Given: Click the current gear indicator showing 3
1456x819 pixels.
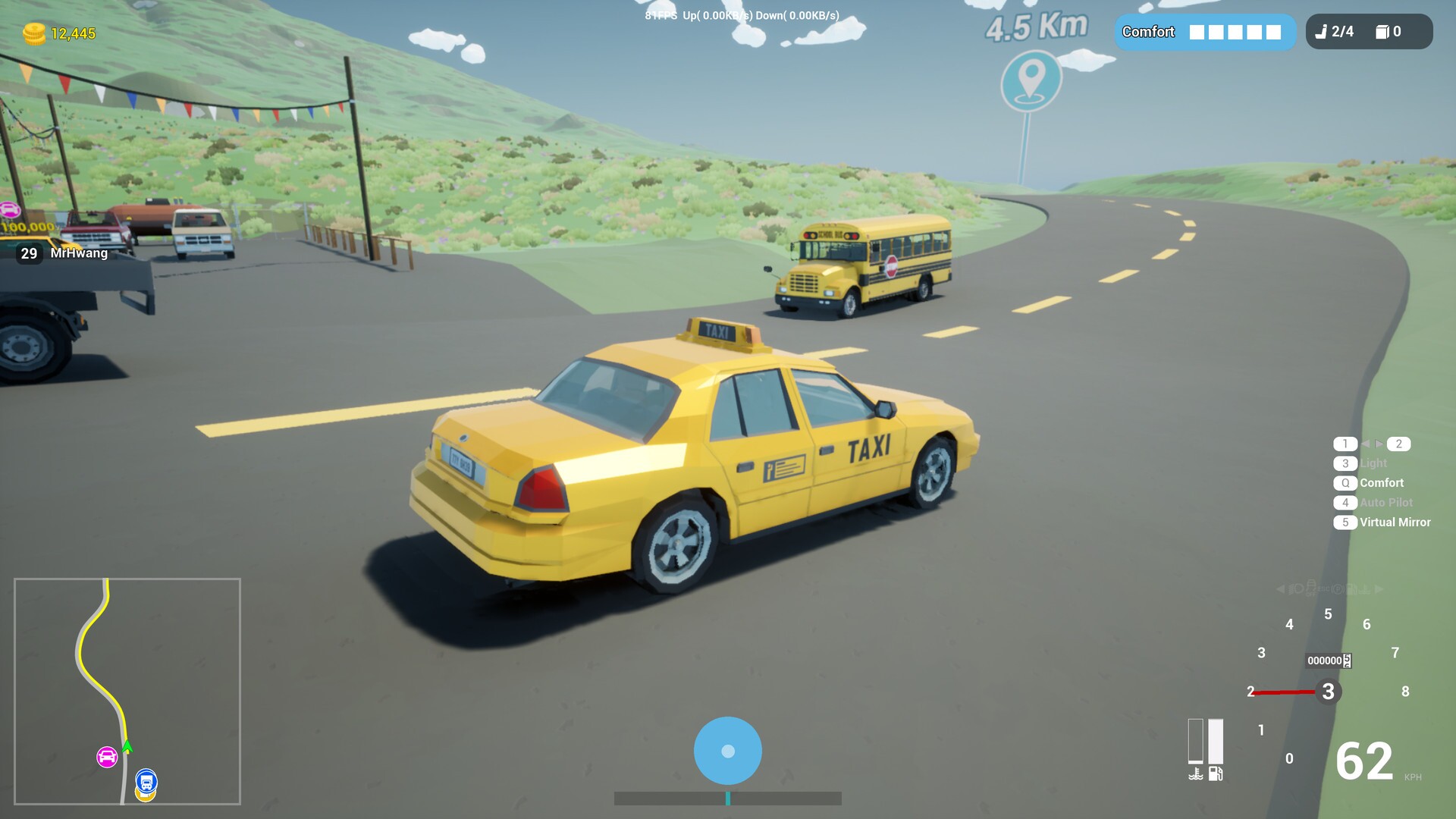Looking at the screenshot, I should (x=1329, y=691).
